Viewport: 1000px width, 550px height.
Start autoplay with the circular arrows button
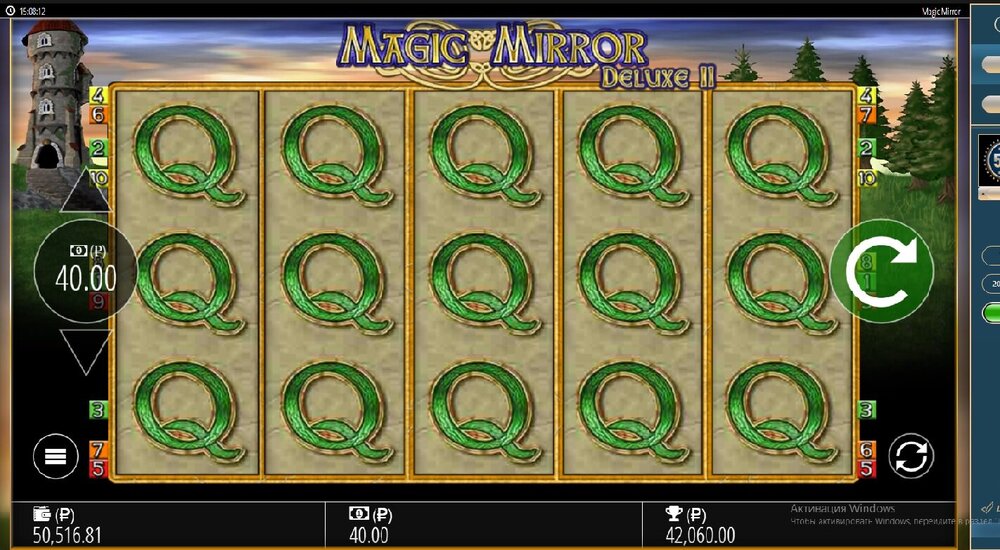point(910,457)
